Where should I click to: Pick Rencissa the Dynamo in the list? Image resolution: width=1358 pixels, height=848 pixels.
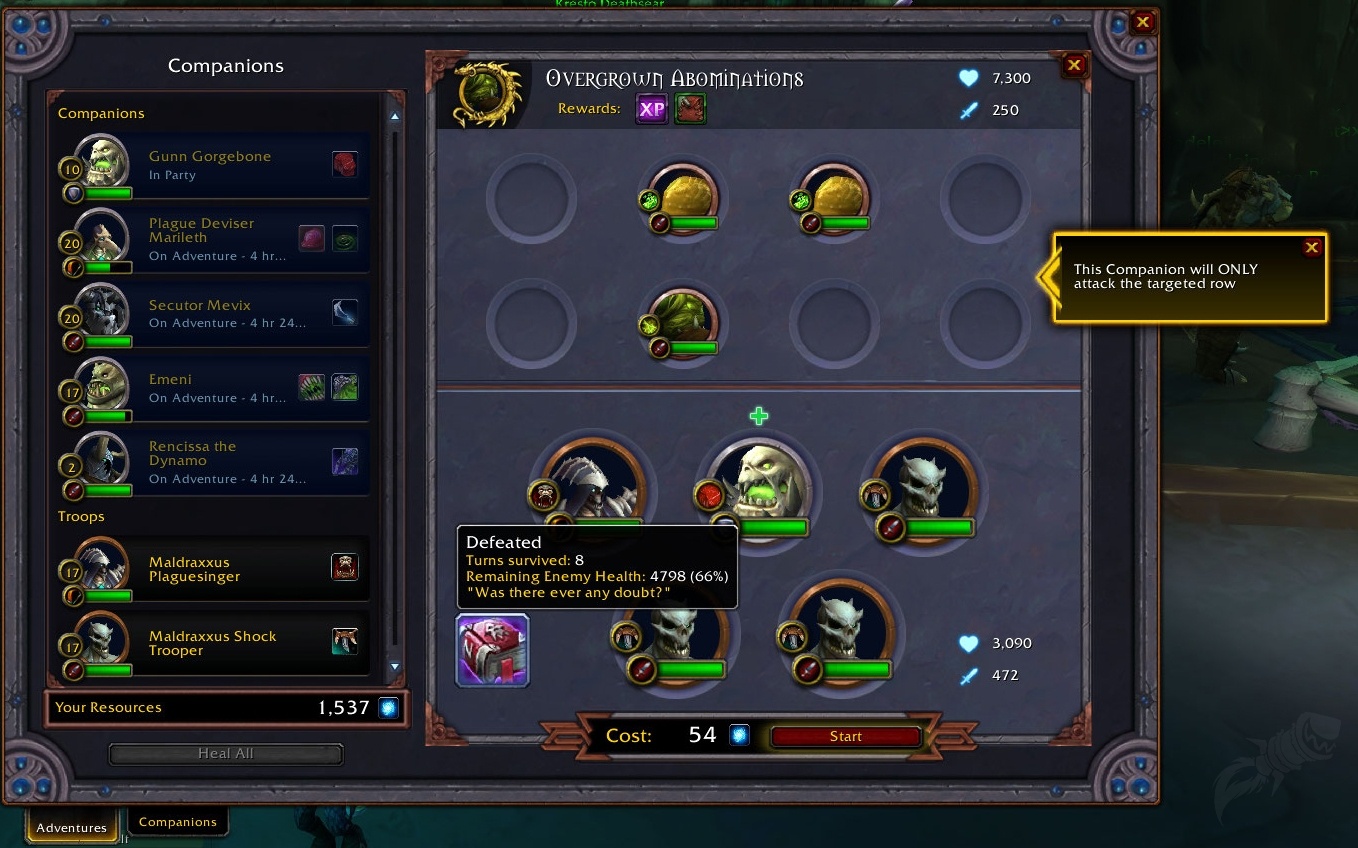click(215, 462)
